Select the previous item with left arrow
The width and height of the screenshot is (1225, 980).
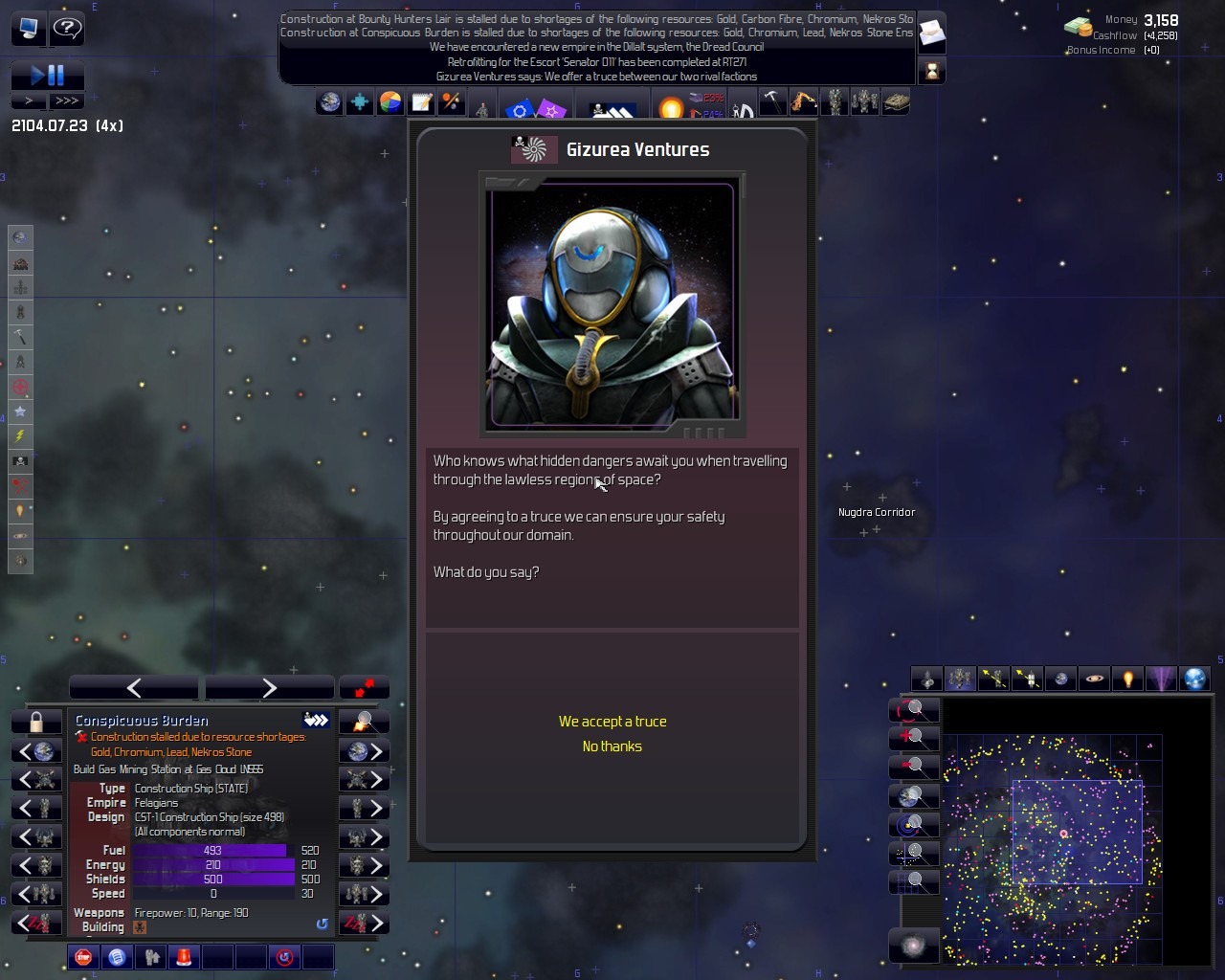134,687
